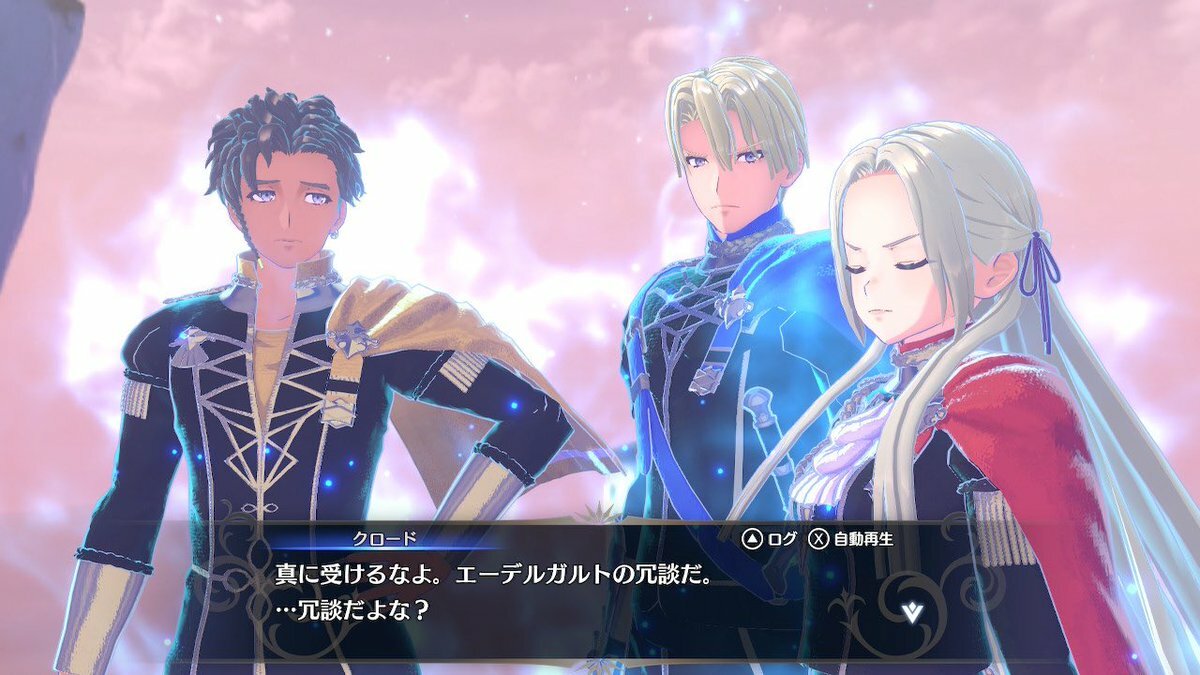This screenshot has height=675, width=1200.
Task: Open the ログ dialogue log
Action: click(x=769, y=539)
